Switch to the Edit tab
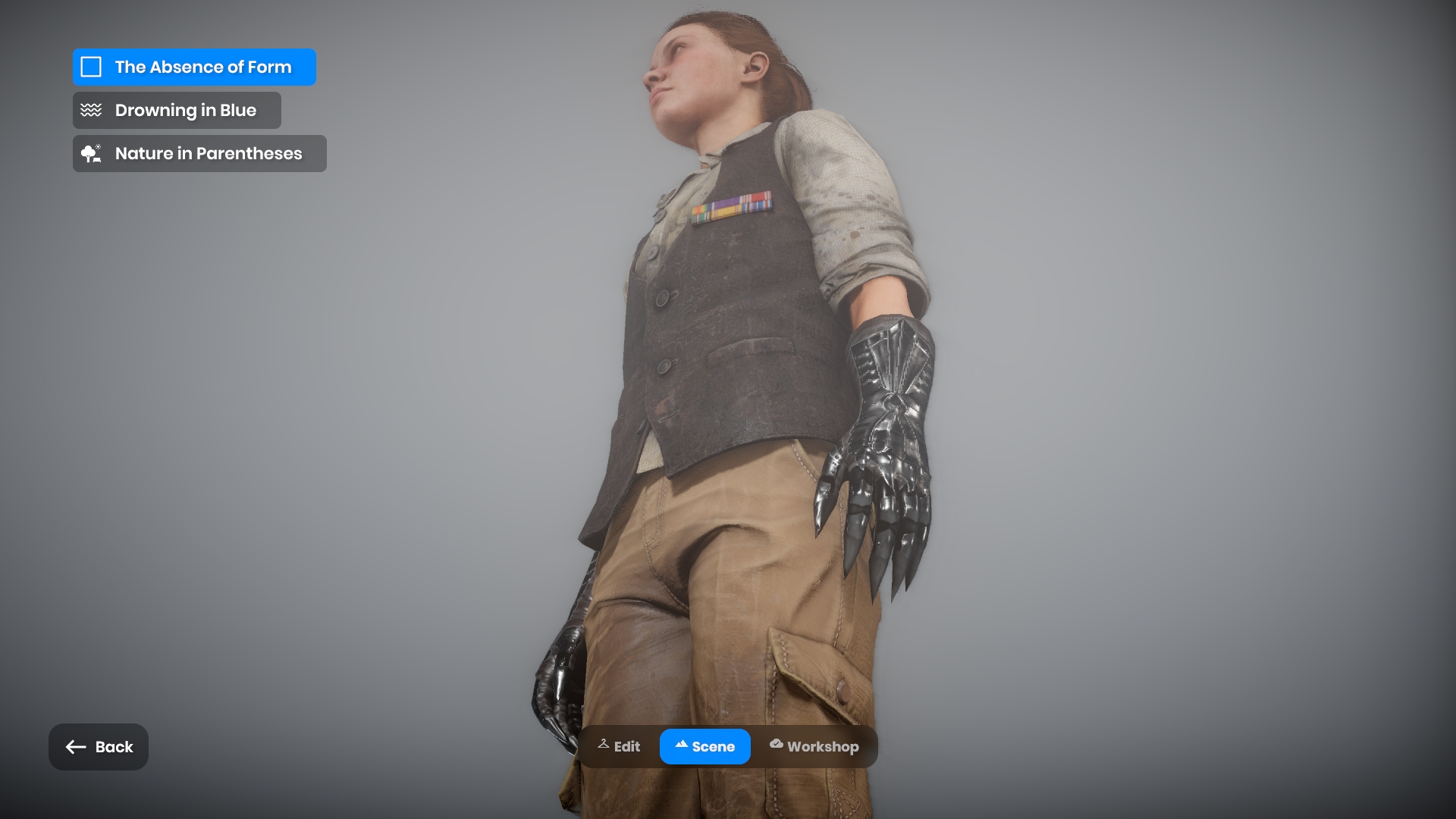This screenshot has width=1456, height=819. pyautogui.click(x=620, y=747)
